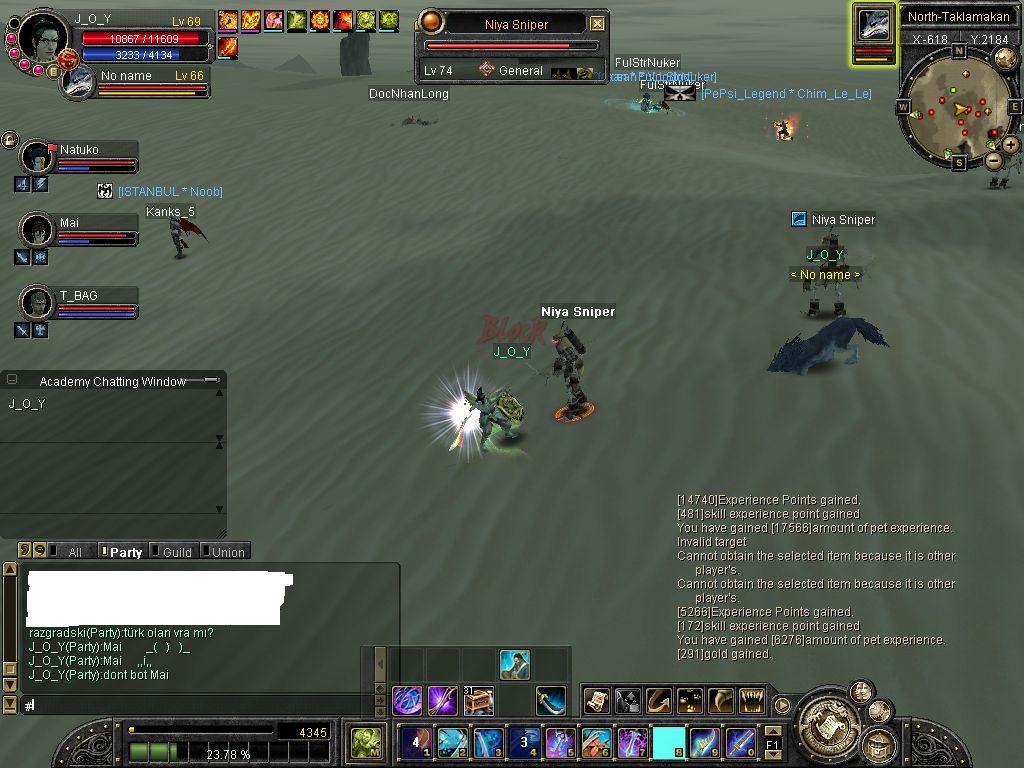The width and height of the screenshot is (1024, 768).
Task: Target party member T_BAG
Action: tap(38, 302)
